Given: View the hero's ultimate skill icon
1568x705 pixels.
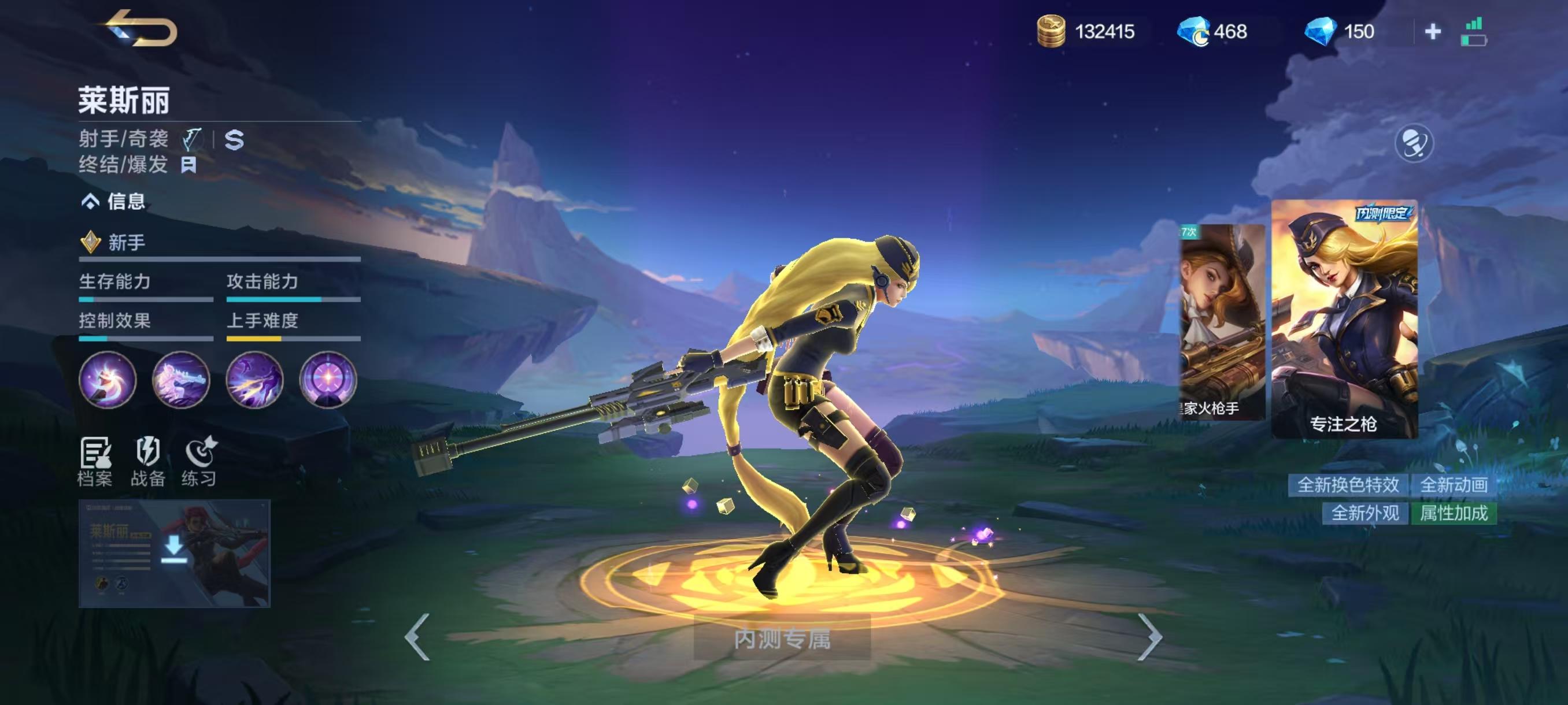Looking at the screenshot, I should 329,381.
